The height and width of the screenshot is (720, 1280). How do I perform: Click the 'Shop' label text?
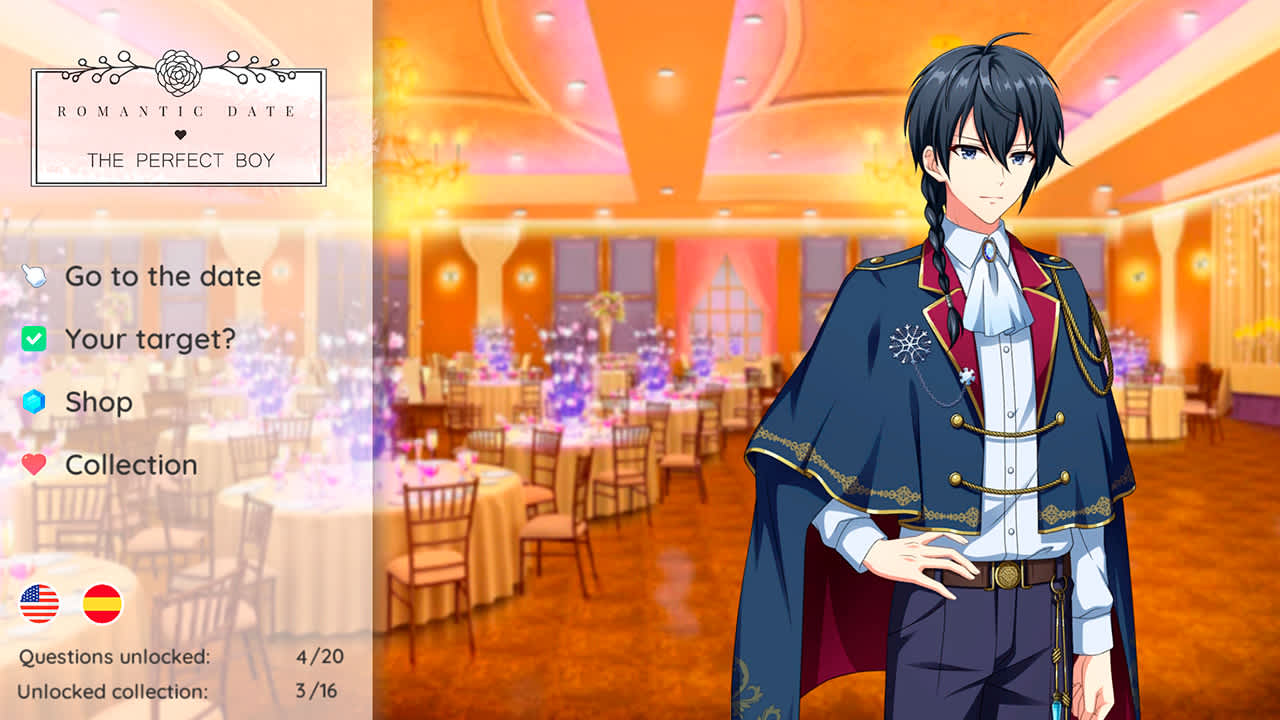point(98,402)
